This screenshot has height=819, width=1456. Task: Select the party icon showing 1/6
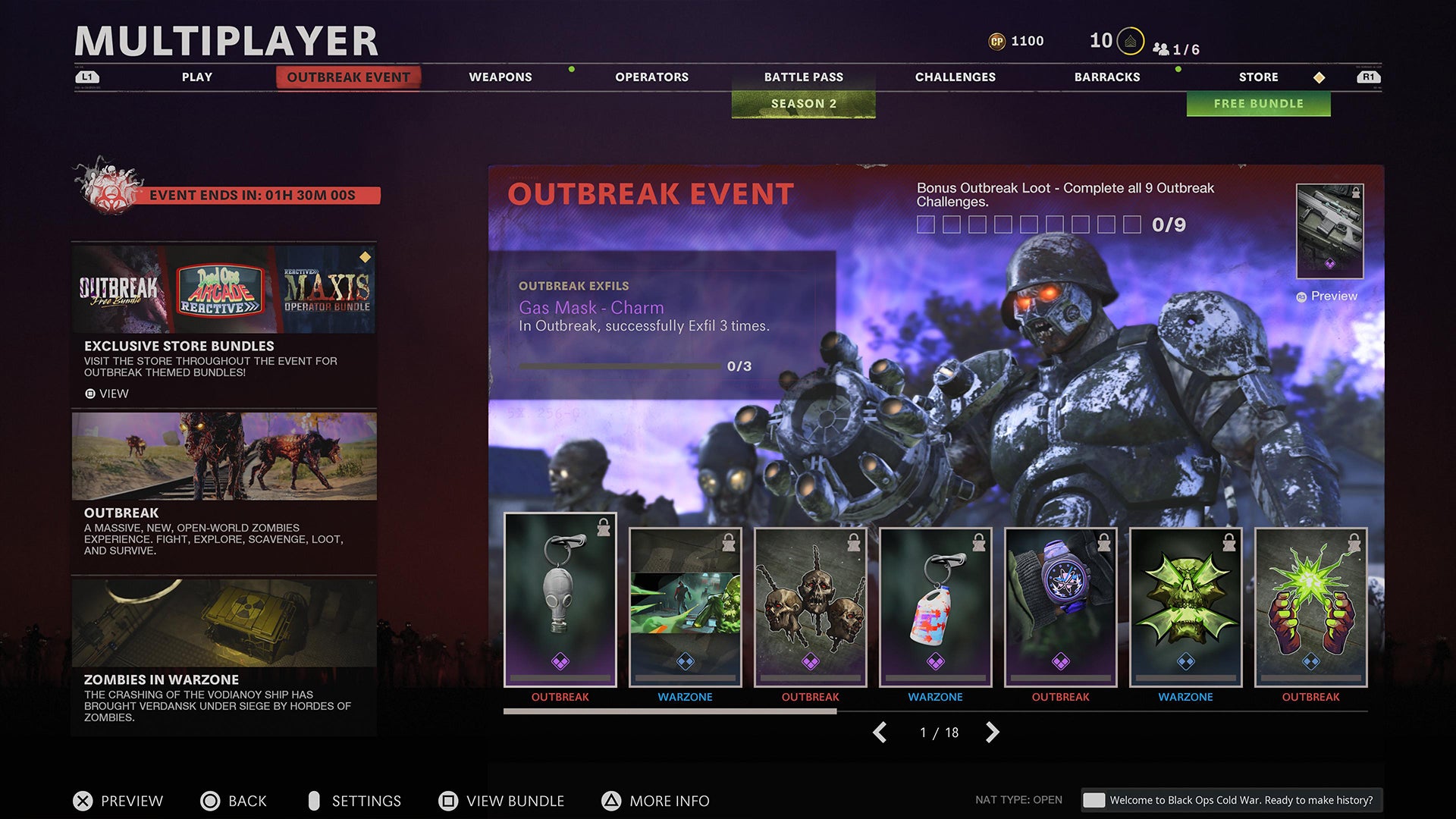[1160, 50]
